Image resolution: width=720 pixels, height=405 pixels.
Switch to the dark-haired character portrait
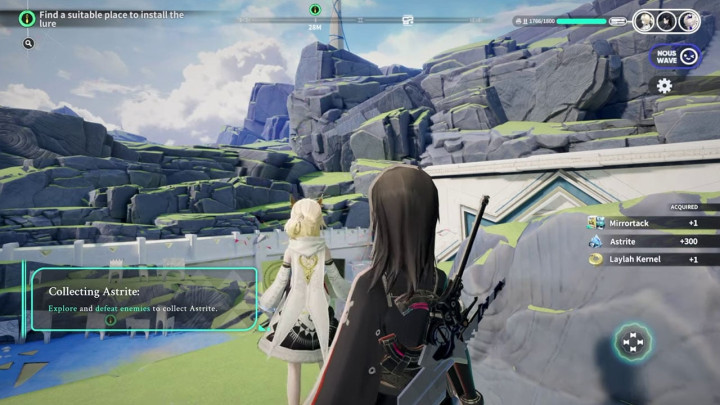coord(668,21)
